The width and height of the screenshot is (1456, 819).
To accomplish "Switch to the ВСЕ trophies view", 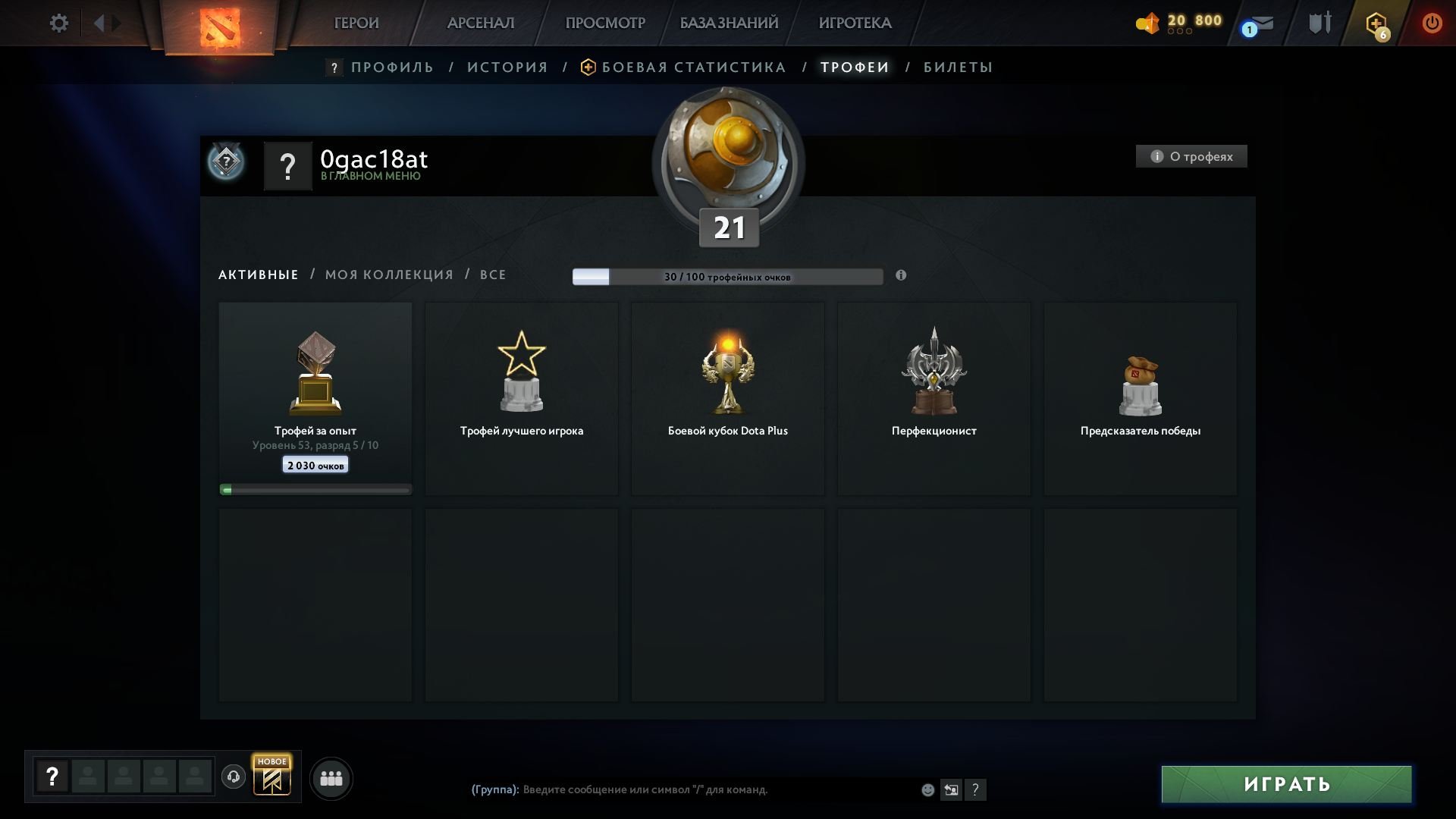I will pos(494,275).
